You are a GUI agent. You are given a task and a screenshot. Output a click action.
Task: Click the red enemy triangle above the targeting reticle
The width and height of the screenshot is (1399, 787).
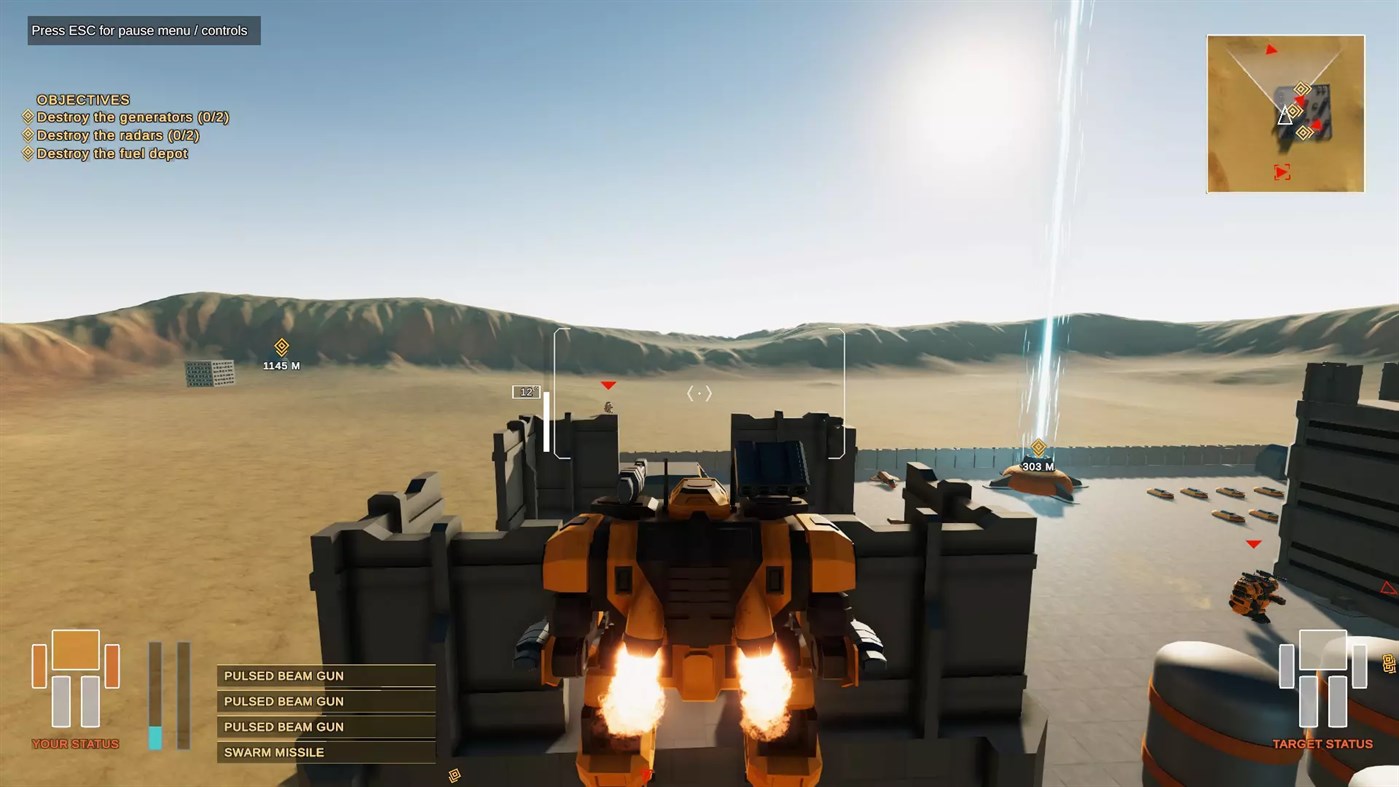click(x=608, y=383)
